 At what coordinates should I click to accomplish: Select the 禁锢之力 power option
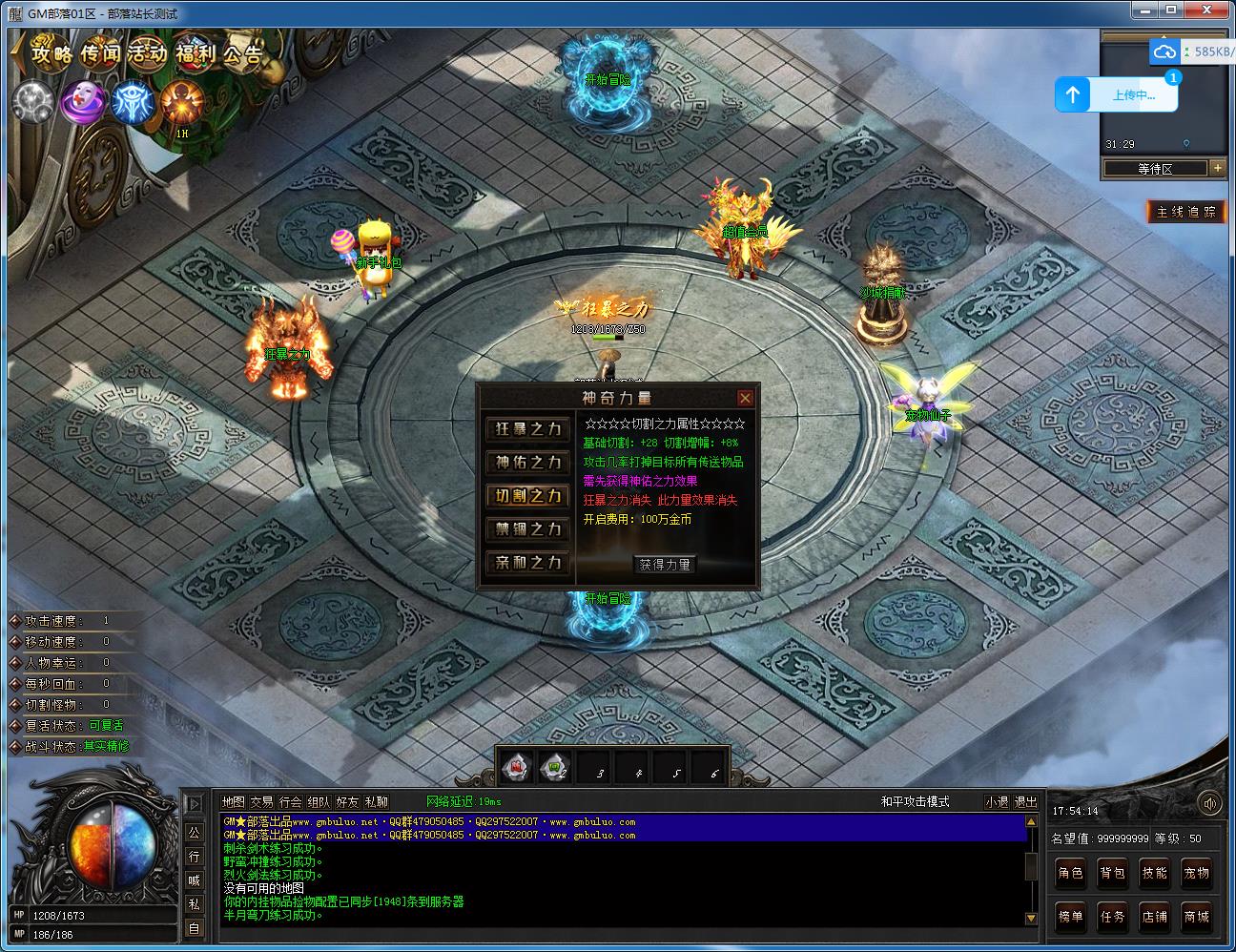[528, 529]
